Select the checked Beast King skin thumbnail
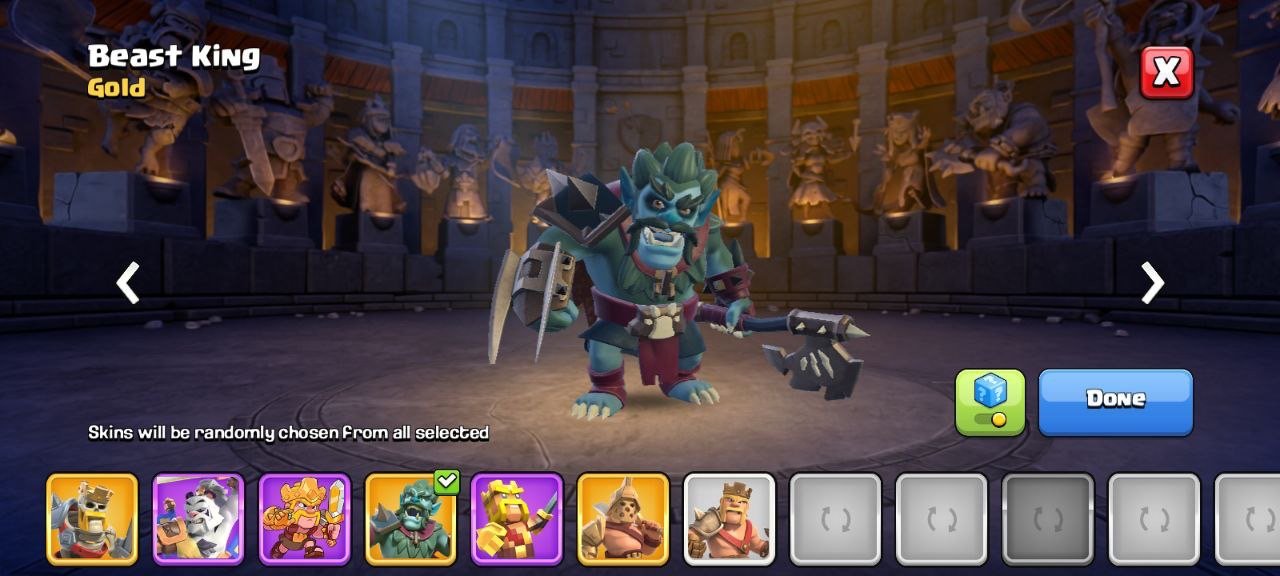The width and height of the screenshot is (1280, 576). (410, 519)
